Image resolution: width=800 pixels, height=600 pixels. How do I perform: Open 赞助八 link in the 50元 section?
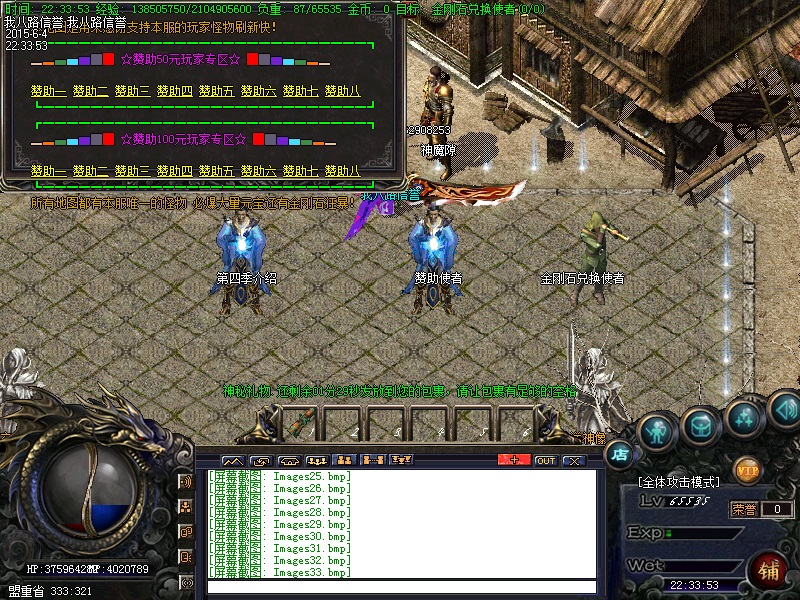coord(342,91)
